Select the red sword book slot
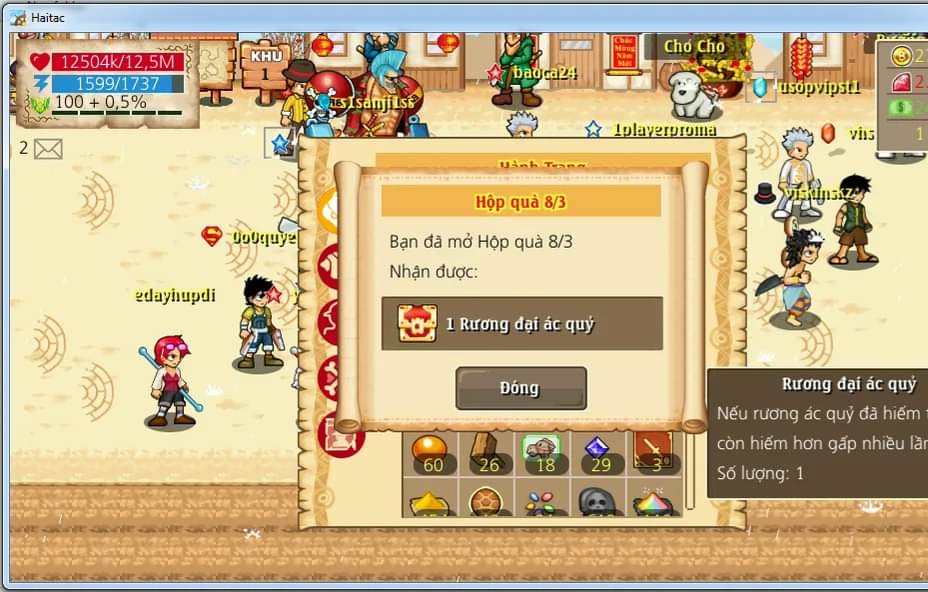 click(x=654, y=451)
